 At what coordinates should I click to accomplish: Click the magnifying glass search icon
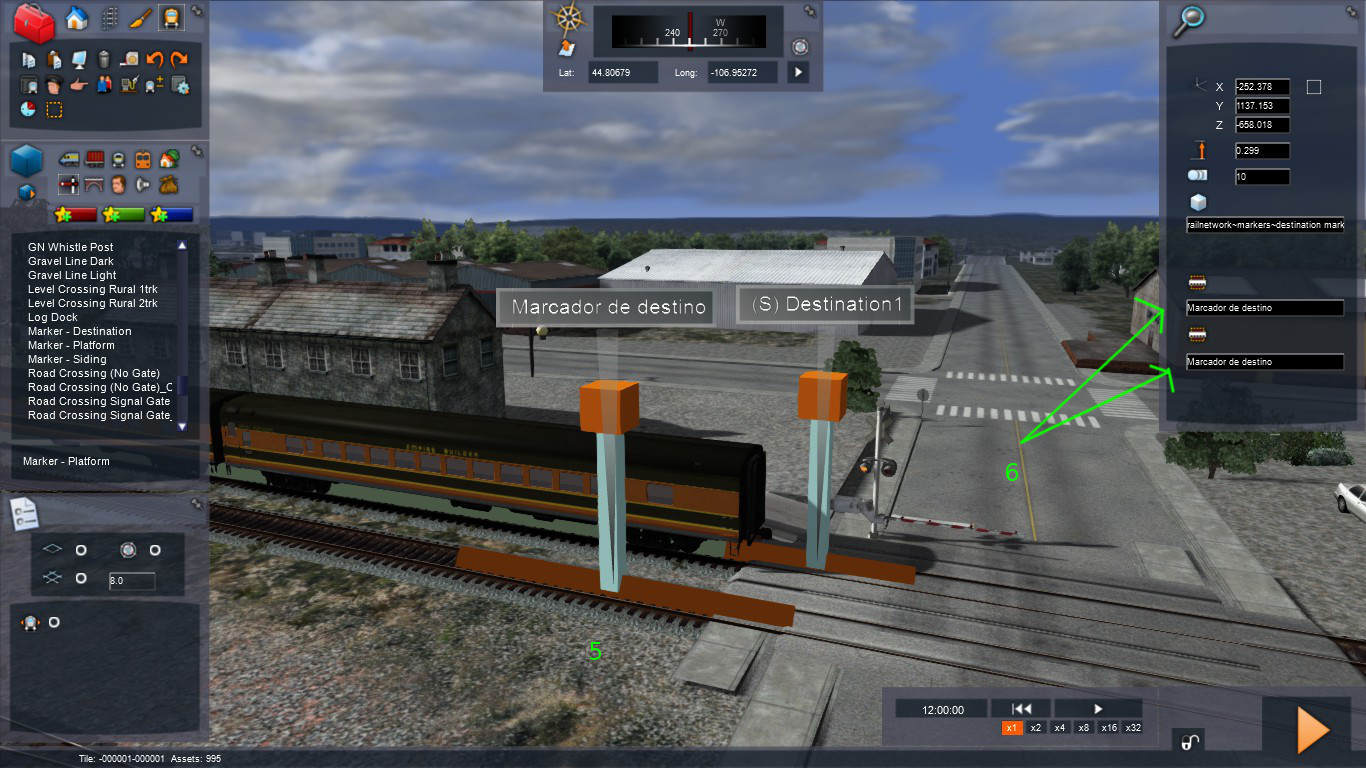(x=1190, y=18)
